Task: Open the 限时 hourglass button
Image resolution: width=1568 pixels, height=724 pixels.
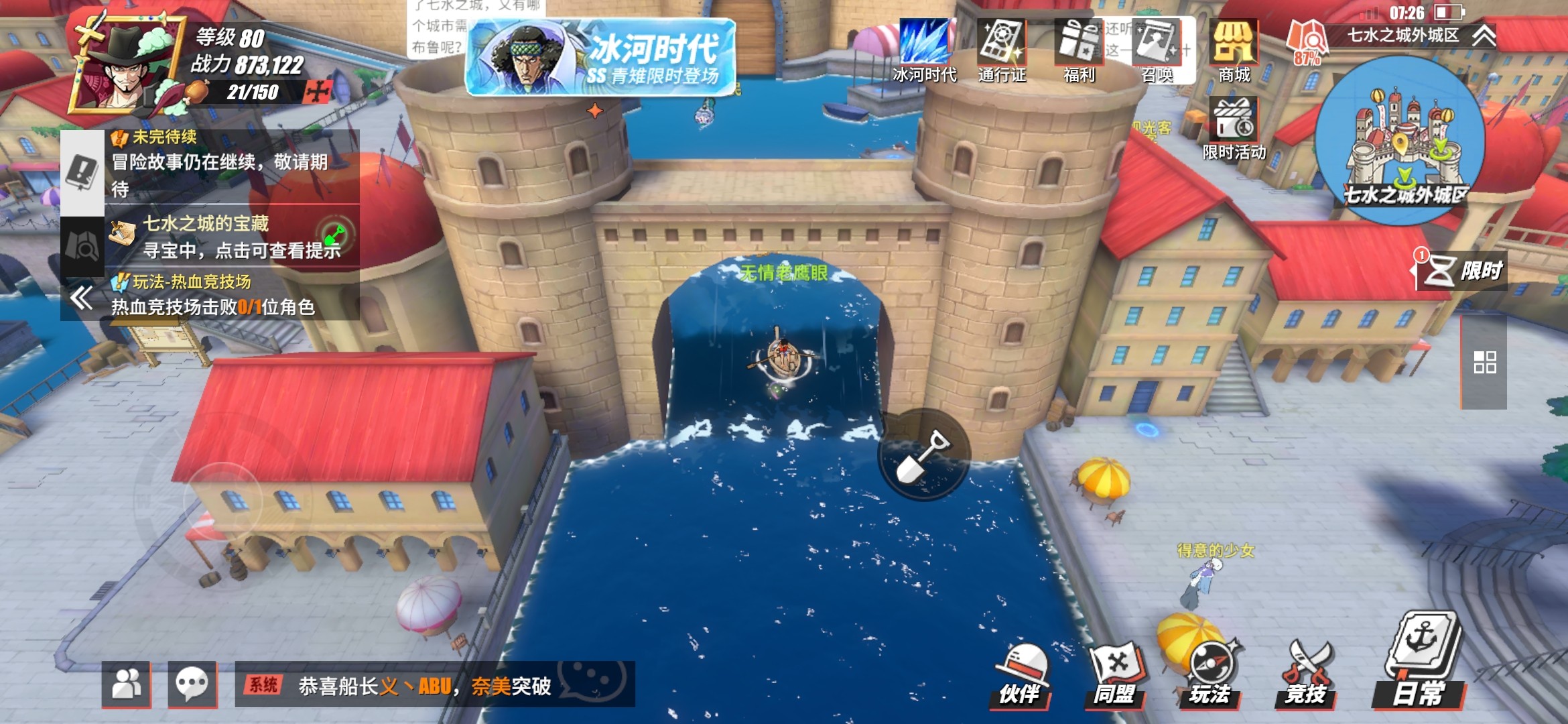Action: [1461, 271]
